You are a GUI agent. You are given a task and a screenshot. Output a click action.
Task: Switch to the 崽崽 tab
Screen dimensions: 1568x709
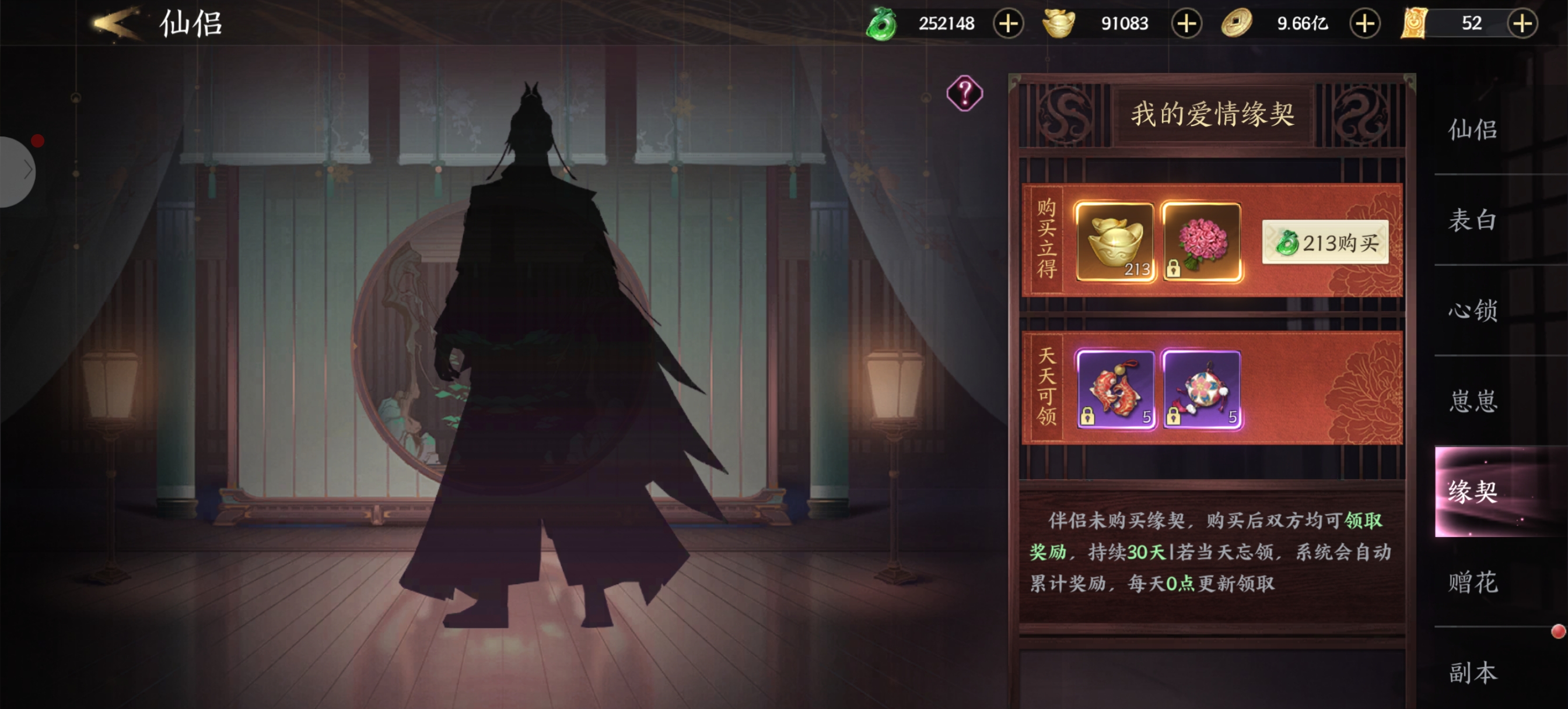[1472, 401]
